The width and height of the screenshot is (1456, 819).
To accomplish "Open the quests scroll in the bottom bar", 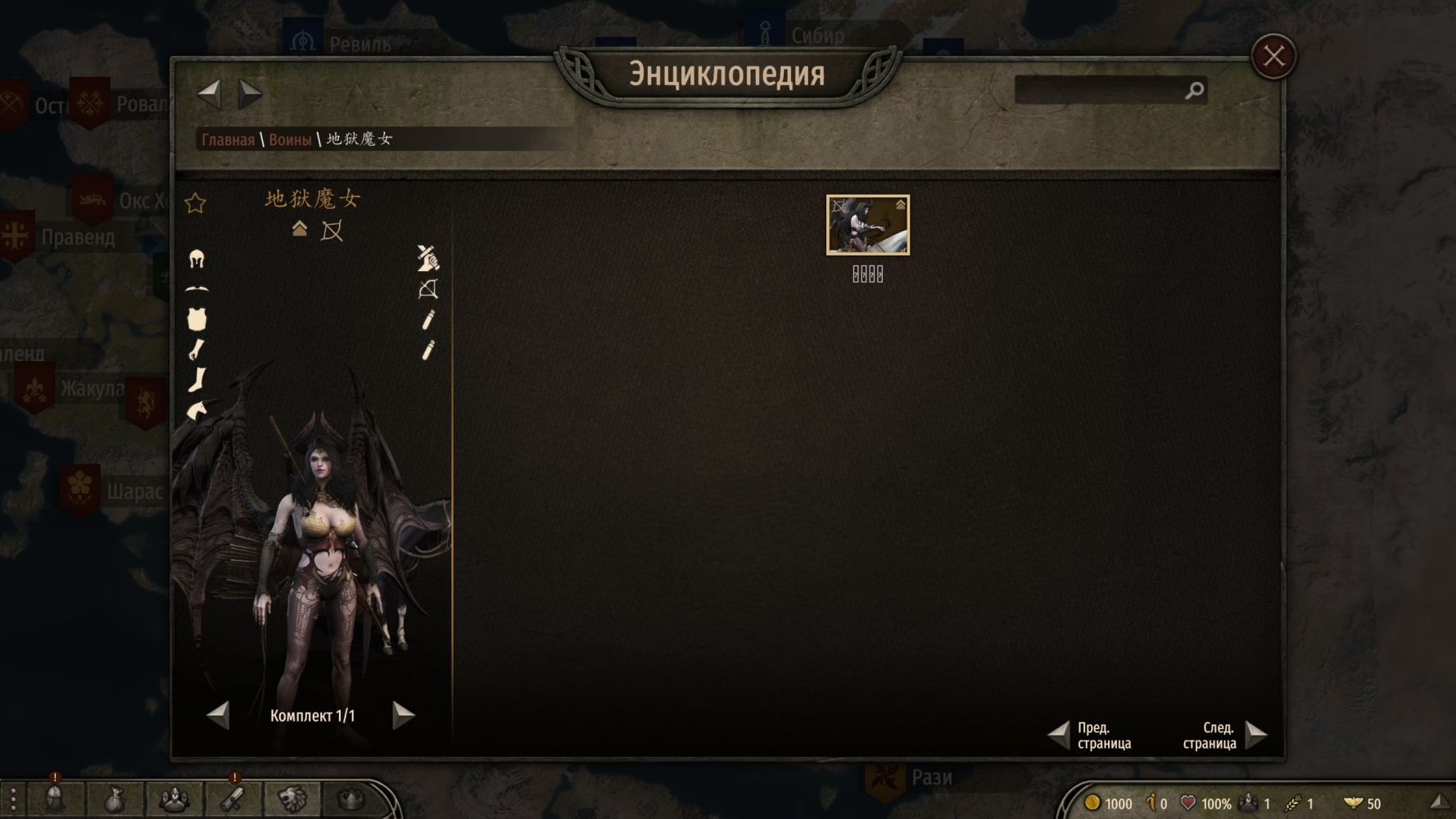I will click(x=233, y=799).
